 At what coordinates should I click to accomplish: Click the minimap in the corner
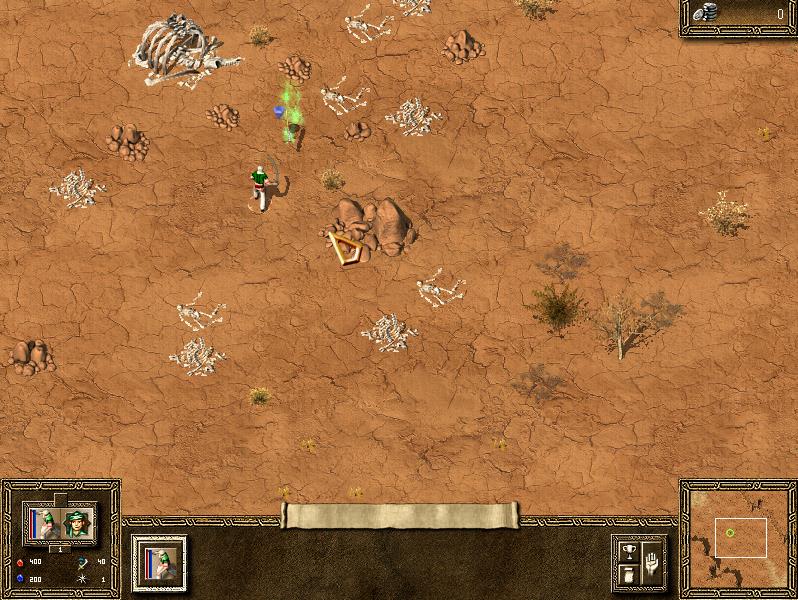pyautogui.click(x=738, y=537)
